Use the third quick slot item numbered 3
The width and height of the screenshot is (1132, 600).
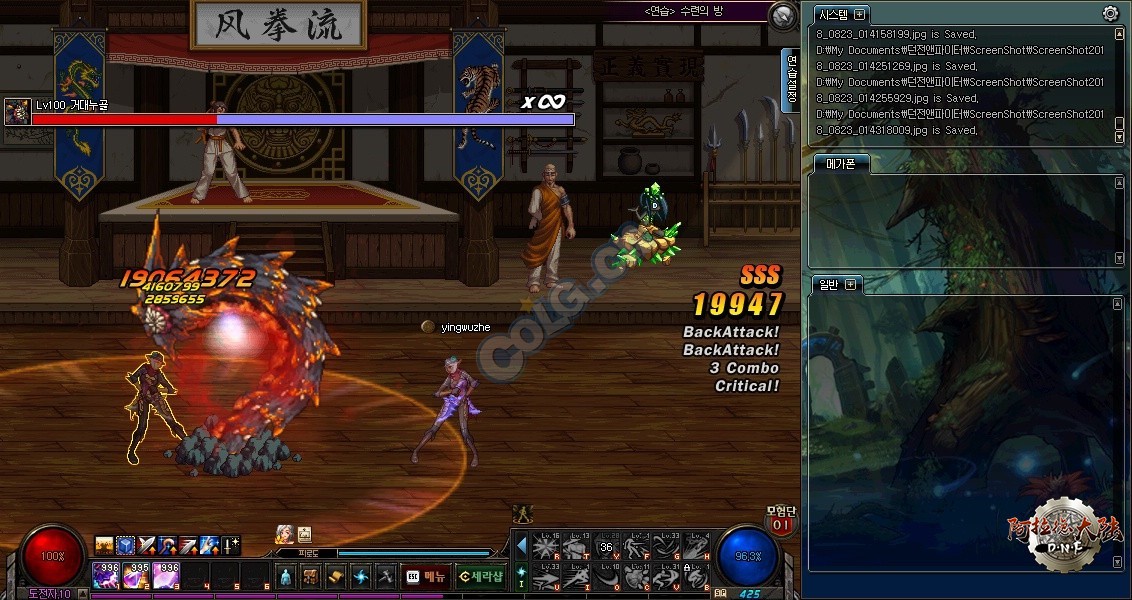(x=166, y=575)
